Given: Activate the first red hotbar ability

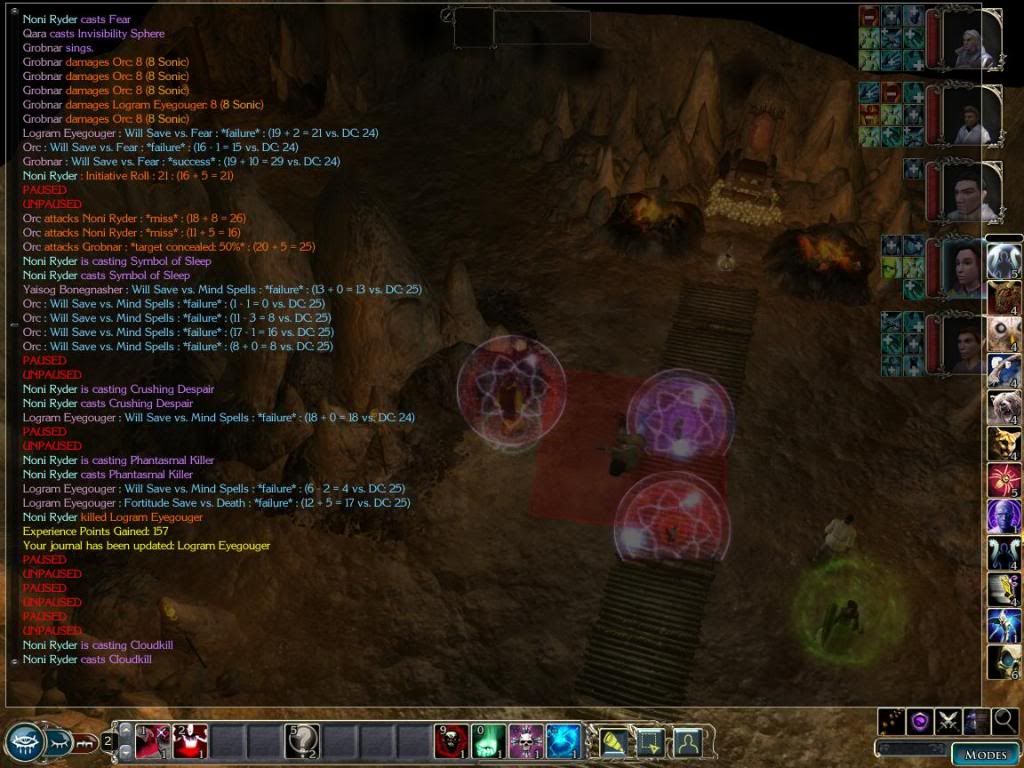Looking at the screenshot, I should coord(151,741).
